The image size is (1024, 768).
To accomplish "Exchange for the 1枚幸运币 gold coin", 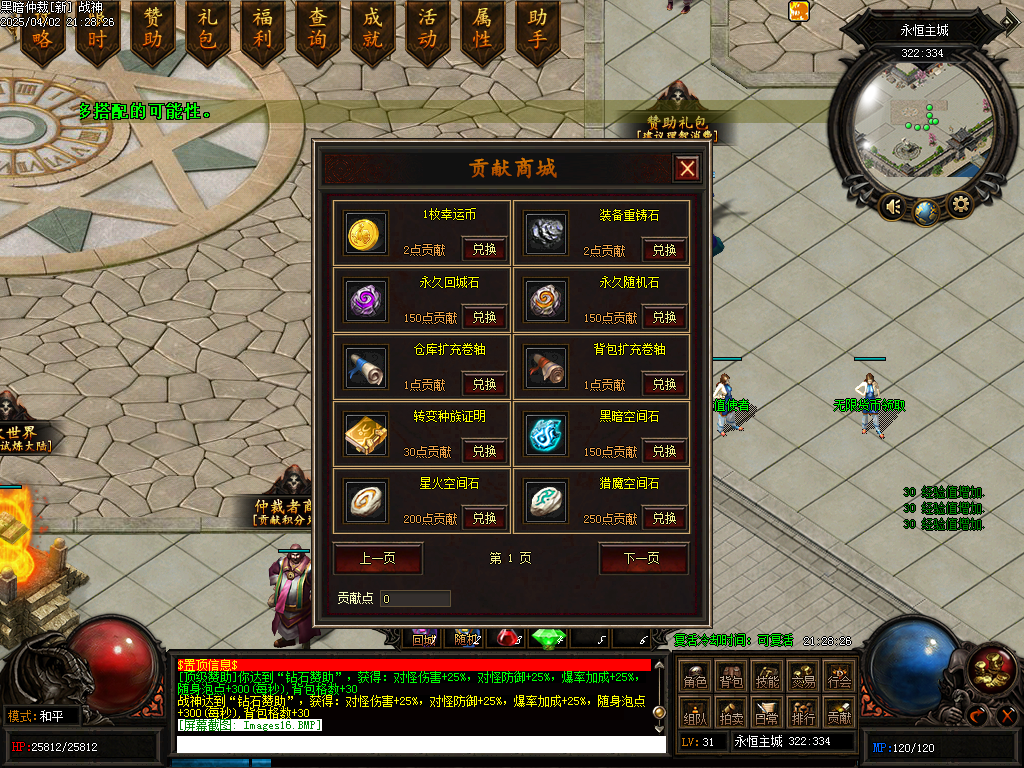I will coord(484,250).
